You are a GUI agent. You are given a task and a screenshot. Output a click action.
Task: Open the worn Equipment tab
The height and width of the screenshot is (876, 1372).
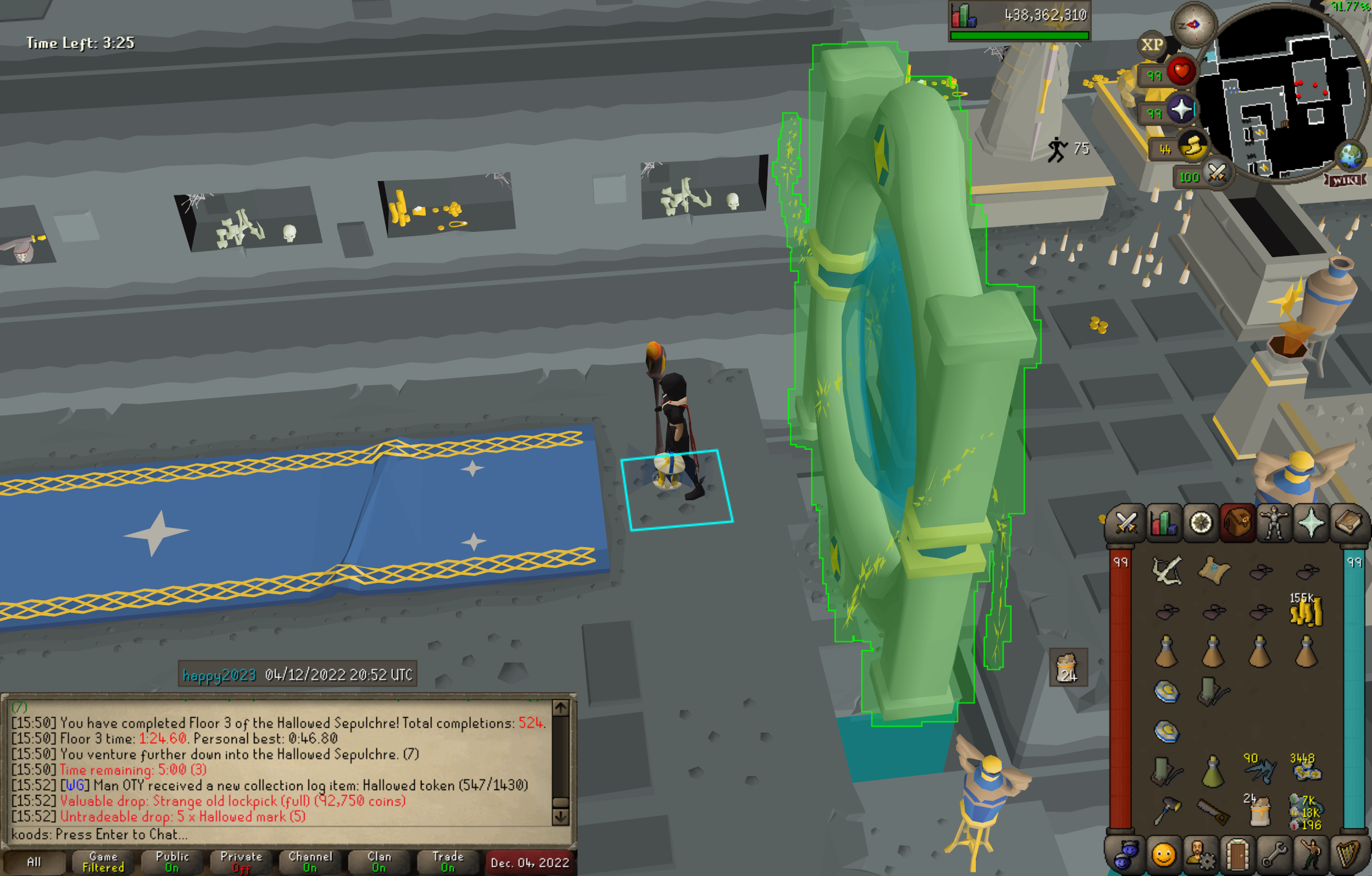coord(1274,524)
